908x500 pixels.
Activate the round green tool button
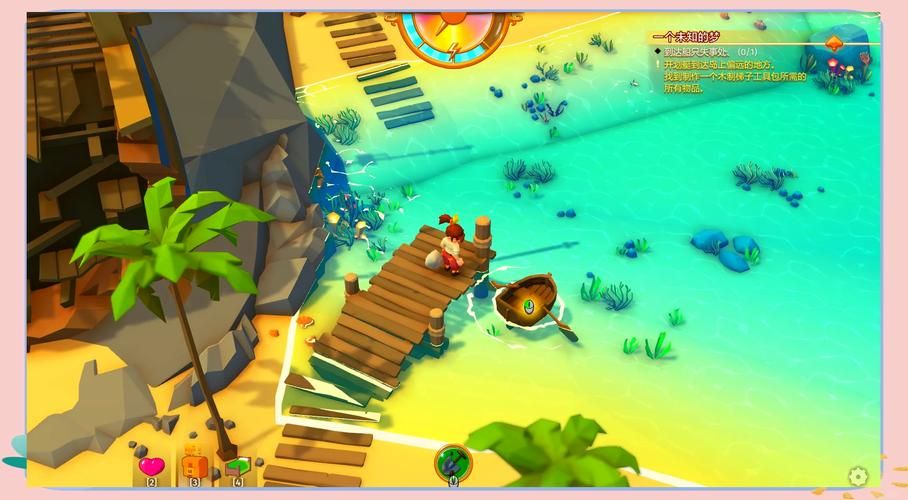click(453, 462)
